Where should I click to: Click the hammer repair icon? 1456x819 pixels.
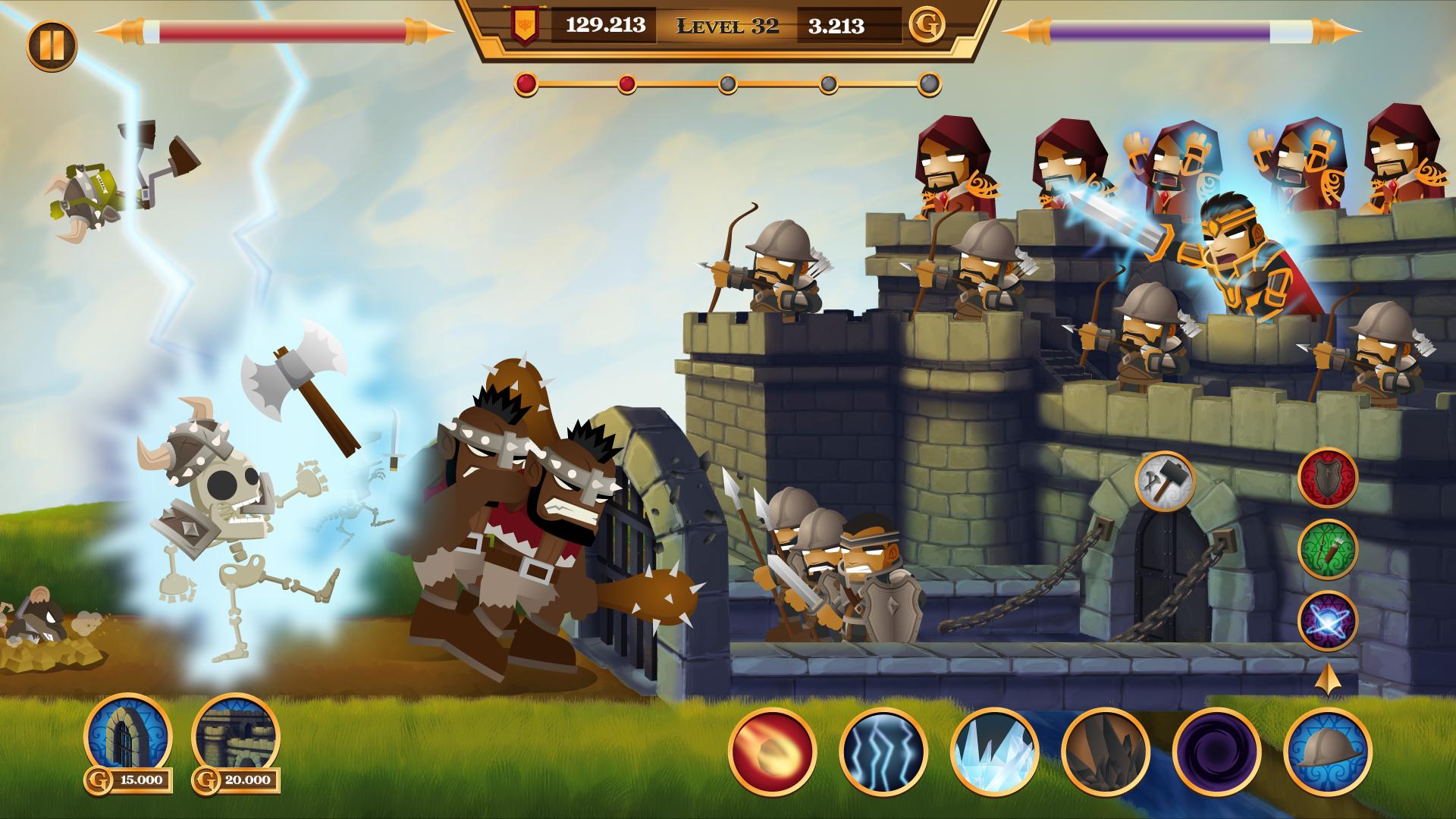coord(1165,480)
